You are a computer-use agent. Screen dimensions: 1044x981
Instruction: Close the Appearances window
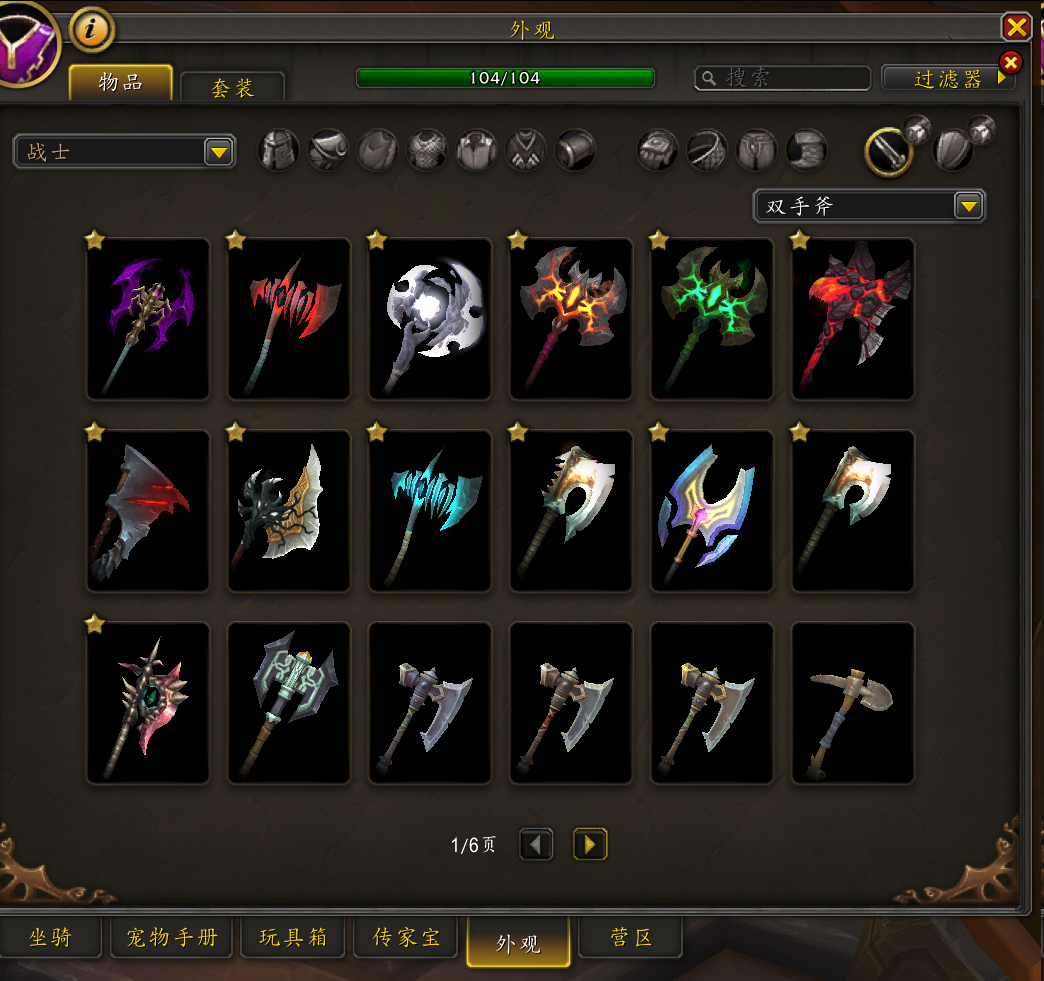click(1016, 27)
